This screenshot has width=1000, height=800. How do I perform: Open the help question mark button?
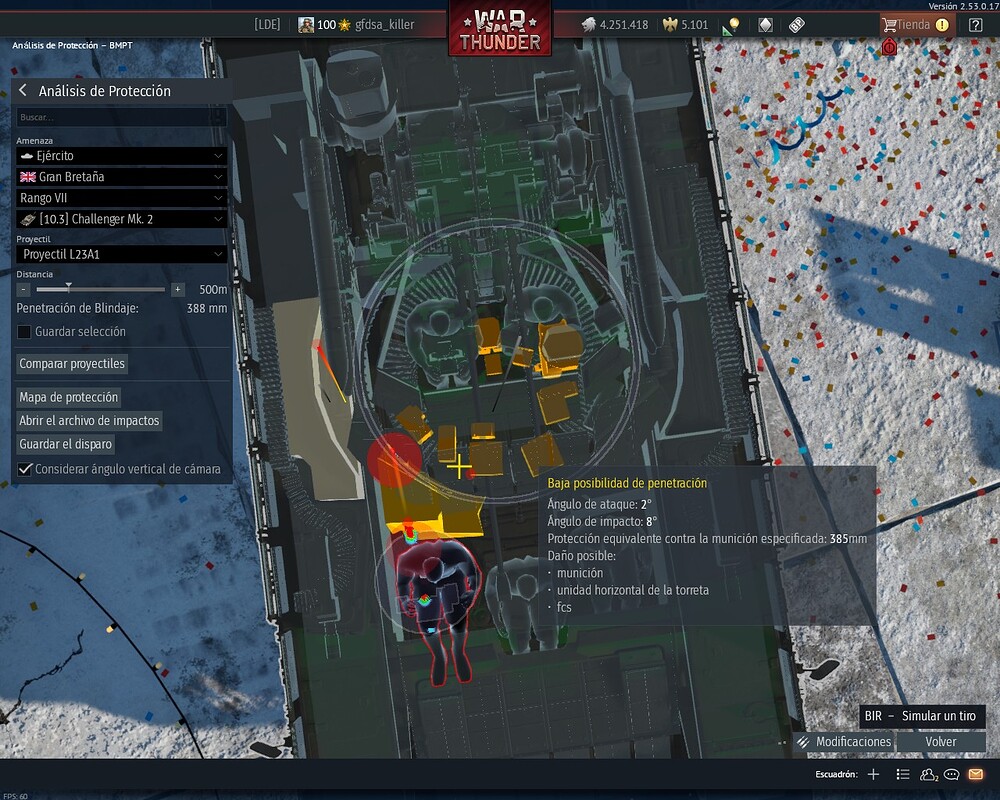tap(976, 25)
